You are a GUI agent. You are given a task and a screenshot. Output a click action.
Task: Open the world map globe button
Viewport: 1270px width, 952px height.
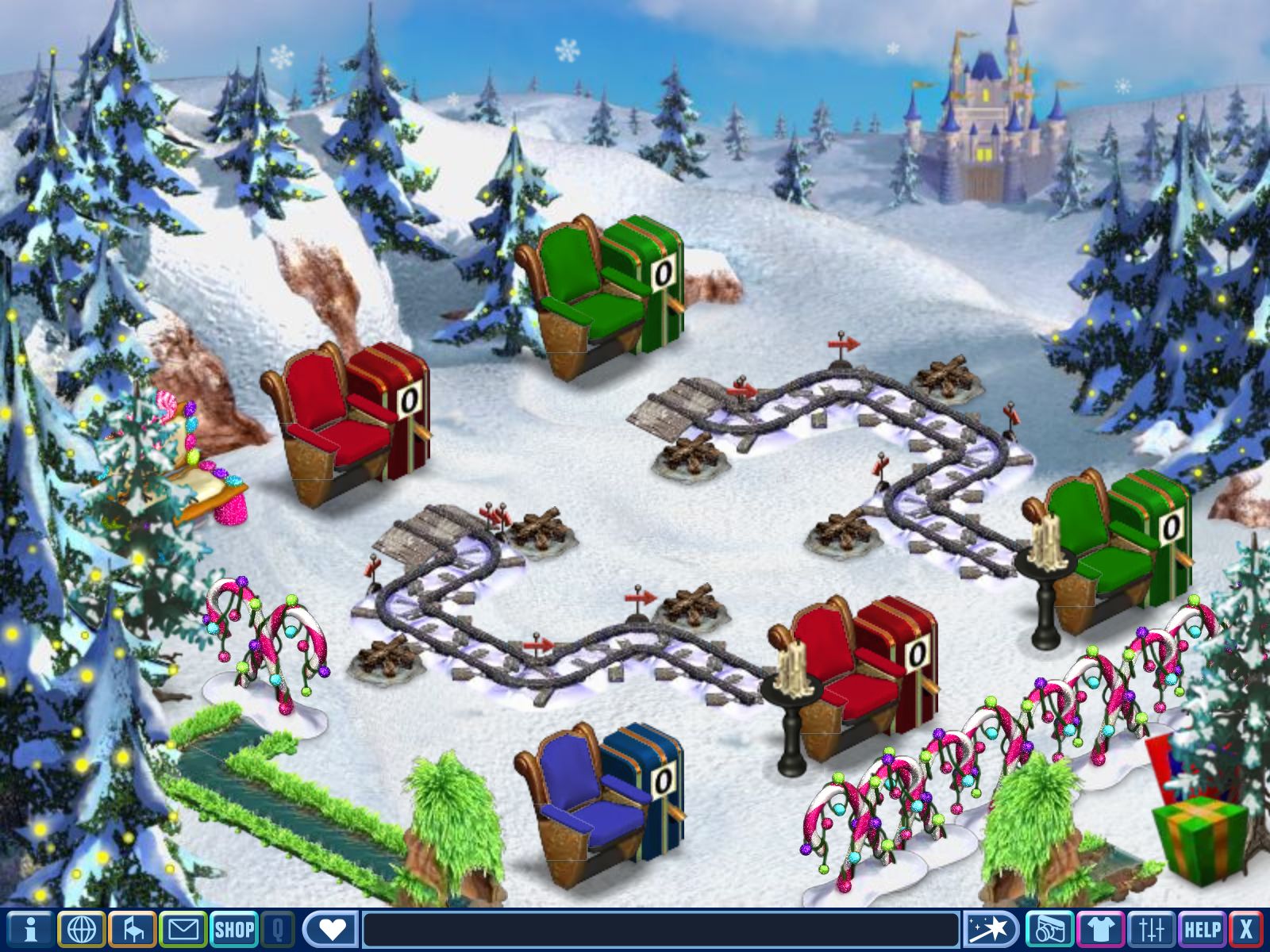(x=82, y=929)
